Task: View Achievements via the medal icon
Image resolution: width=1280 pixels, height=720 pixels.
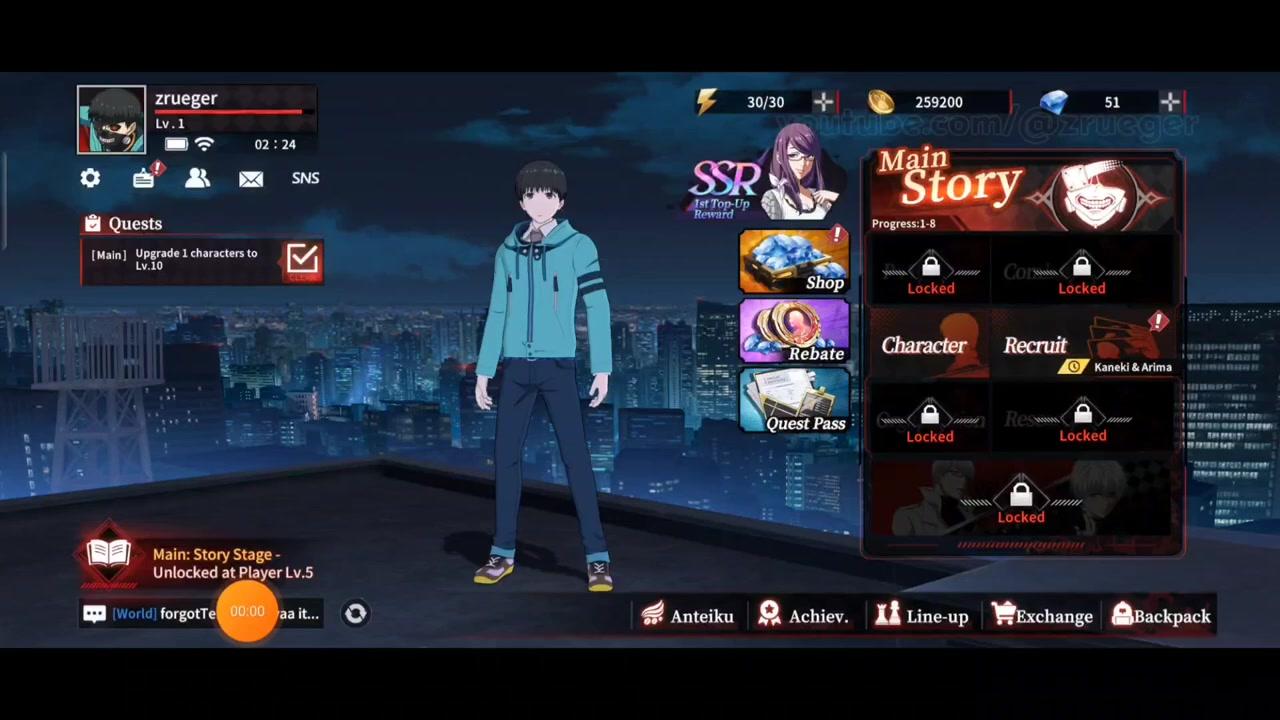Action: click(804, 616)
